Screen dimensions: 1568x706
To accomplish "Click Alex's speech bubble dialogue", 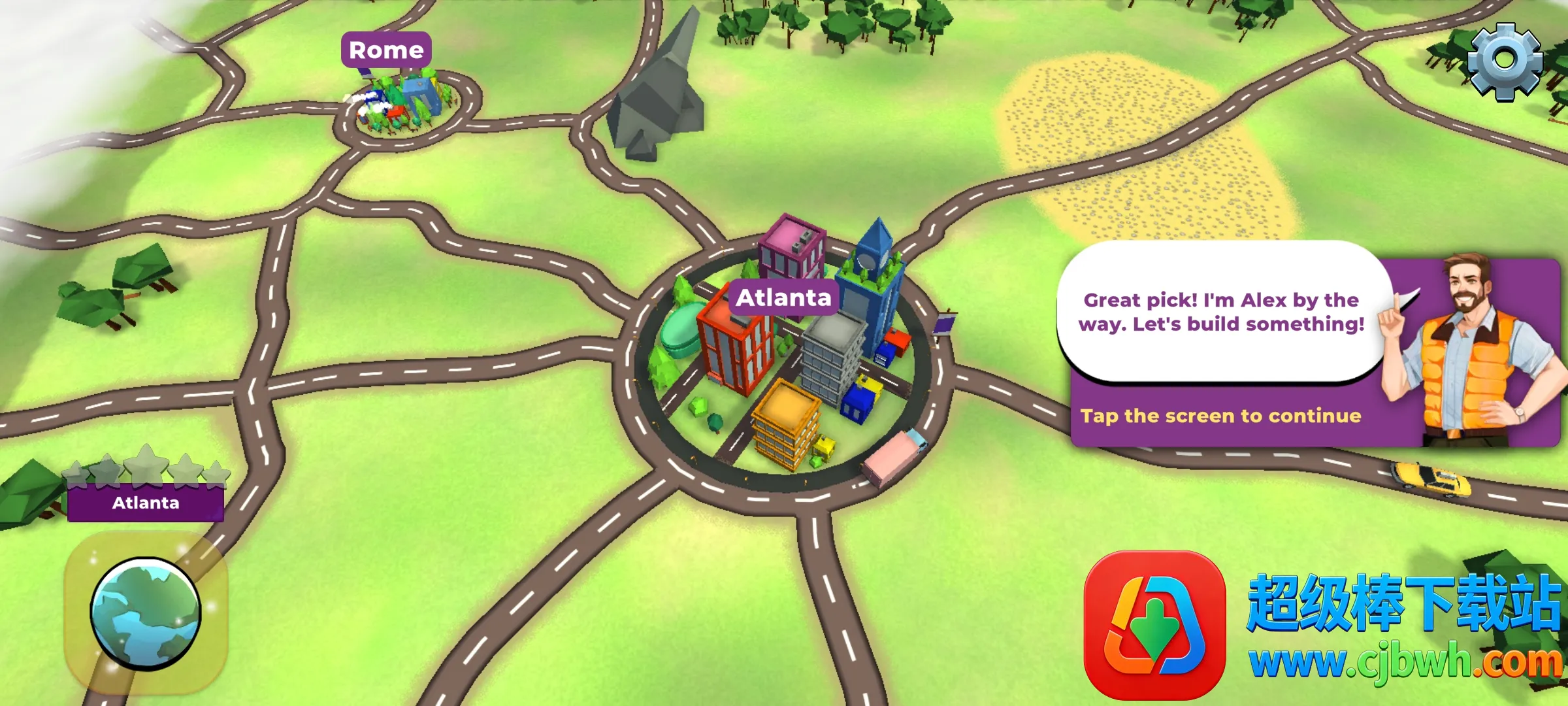I will (x=1220, y=312).
